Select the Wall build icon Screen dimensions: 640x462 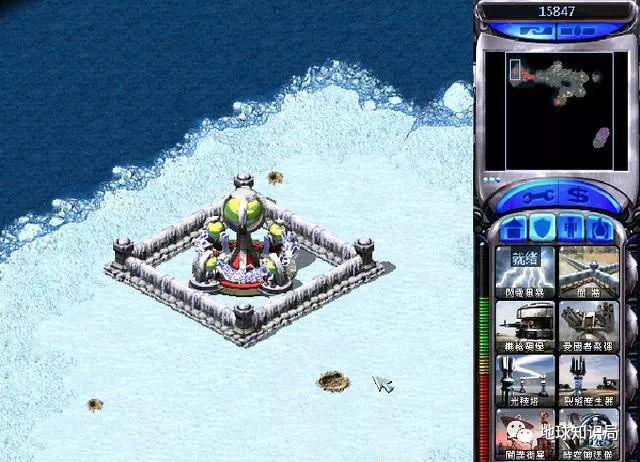588,270
